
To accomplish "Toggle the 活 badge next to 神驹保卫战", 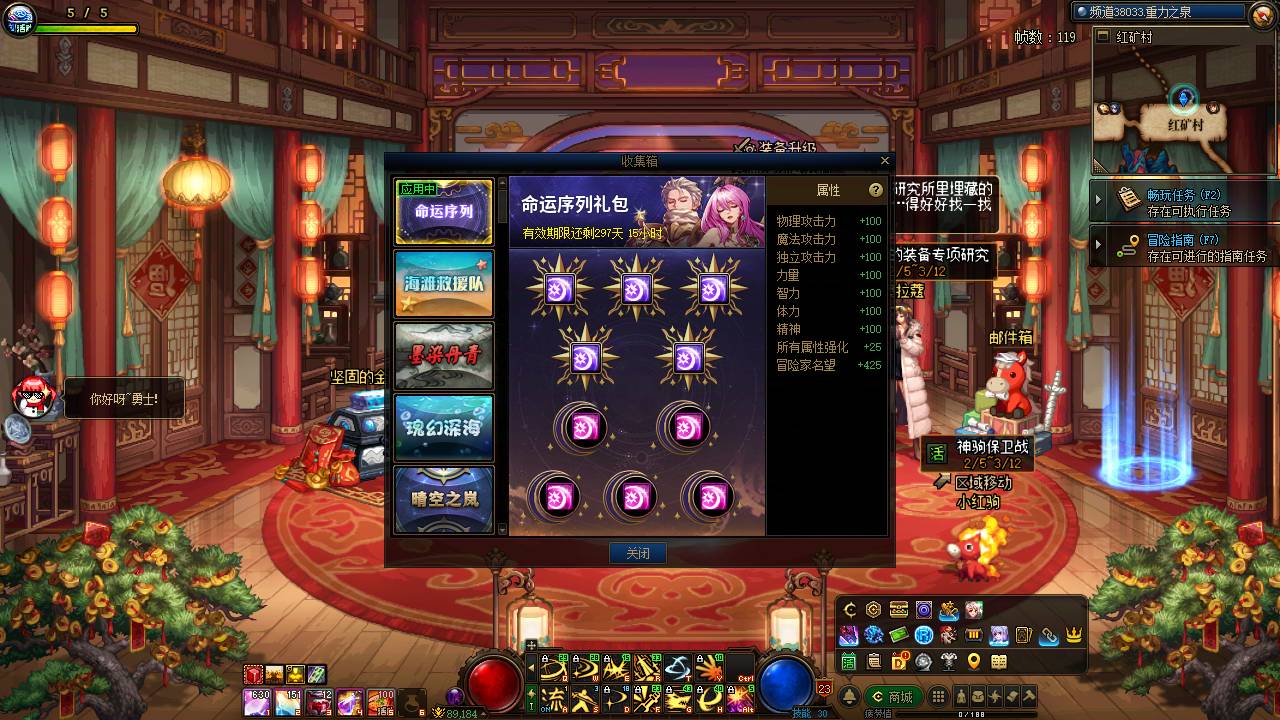I will (x=938, y=453).
